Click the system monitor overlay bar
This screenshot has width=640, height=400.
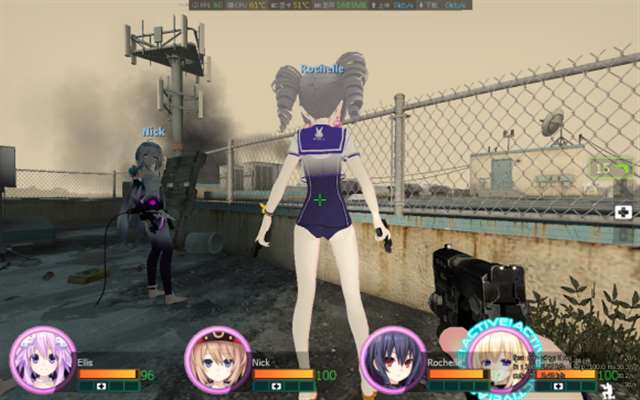tap(330, 5)
